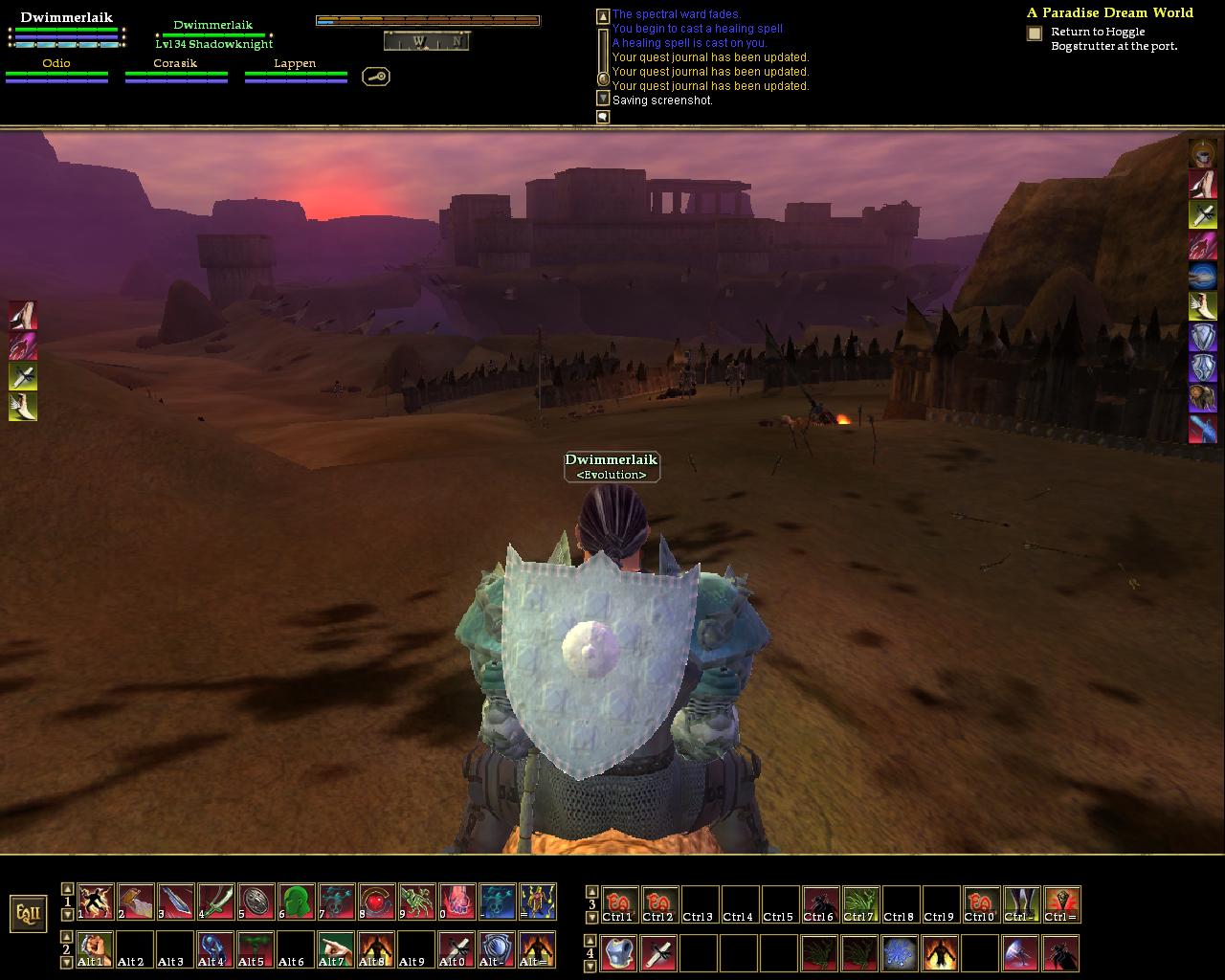
Task: Inspect the helmeted head effect icon
Action: tap(1202, 153)
